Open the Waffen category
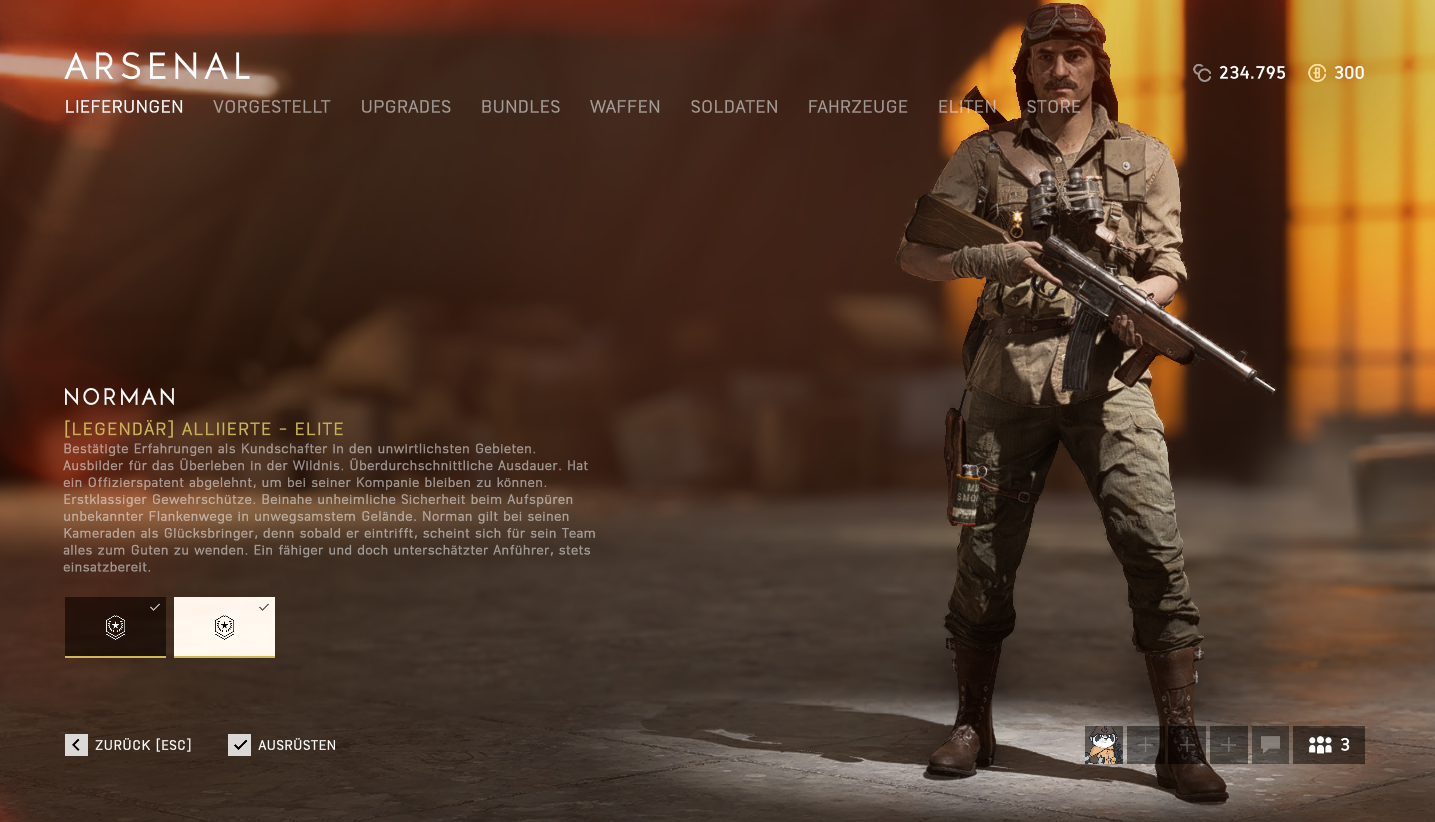 point(625,107)
